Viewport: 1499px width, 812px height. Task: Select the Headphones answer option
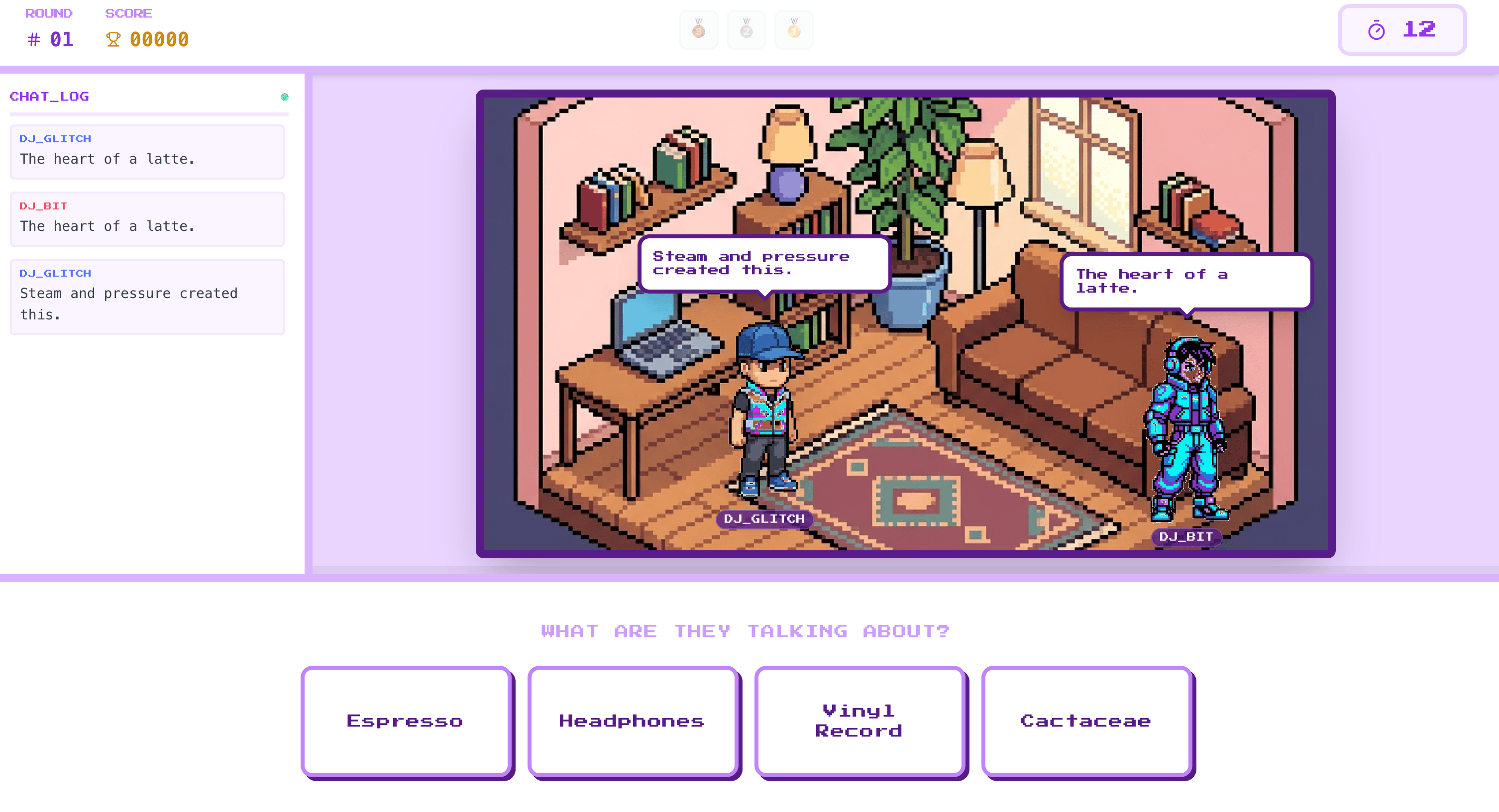(633, 720)
